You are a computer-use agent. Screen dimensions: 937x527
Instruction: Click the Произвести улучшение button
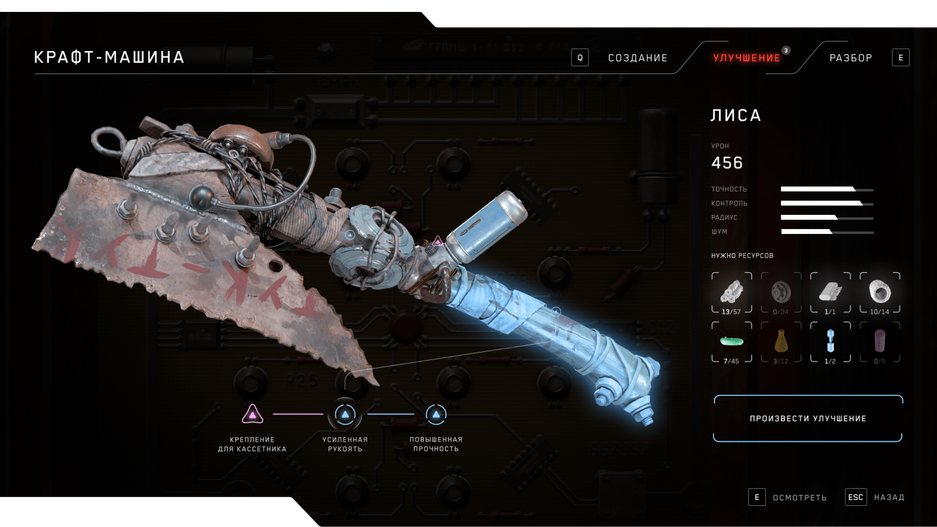tap(808, 418)
